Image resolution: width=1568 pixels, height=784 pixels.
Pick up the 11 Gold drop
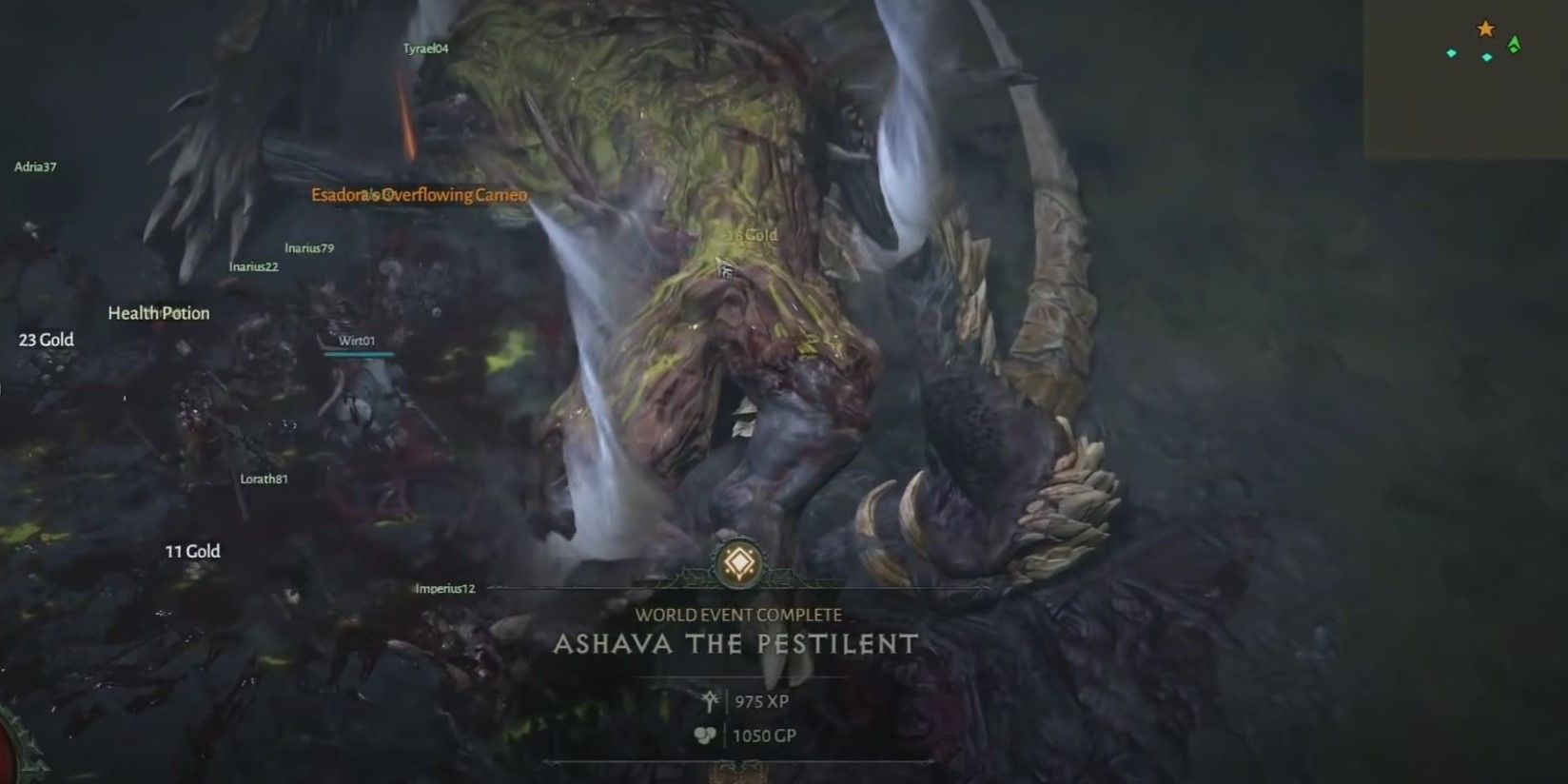point(192,551)
